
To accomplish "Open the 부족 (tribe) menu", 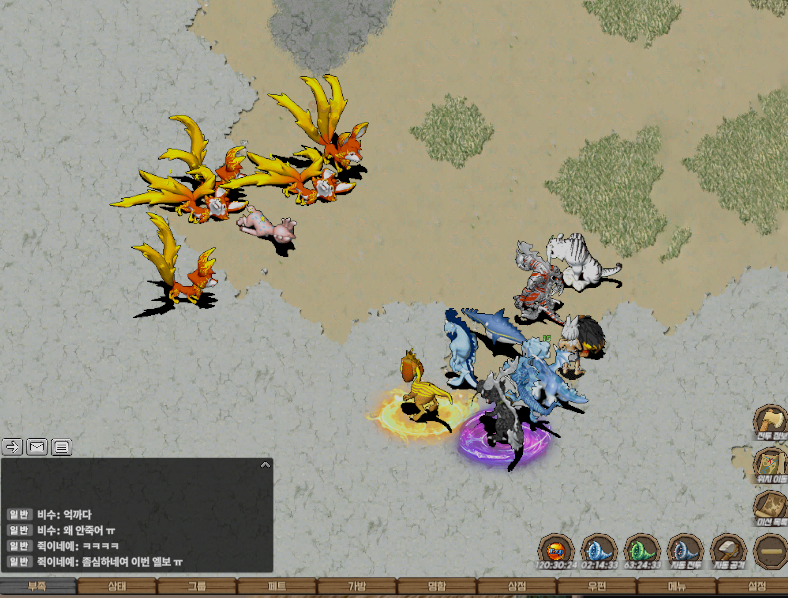I will click(x=37, y=587).
